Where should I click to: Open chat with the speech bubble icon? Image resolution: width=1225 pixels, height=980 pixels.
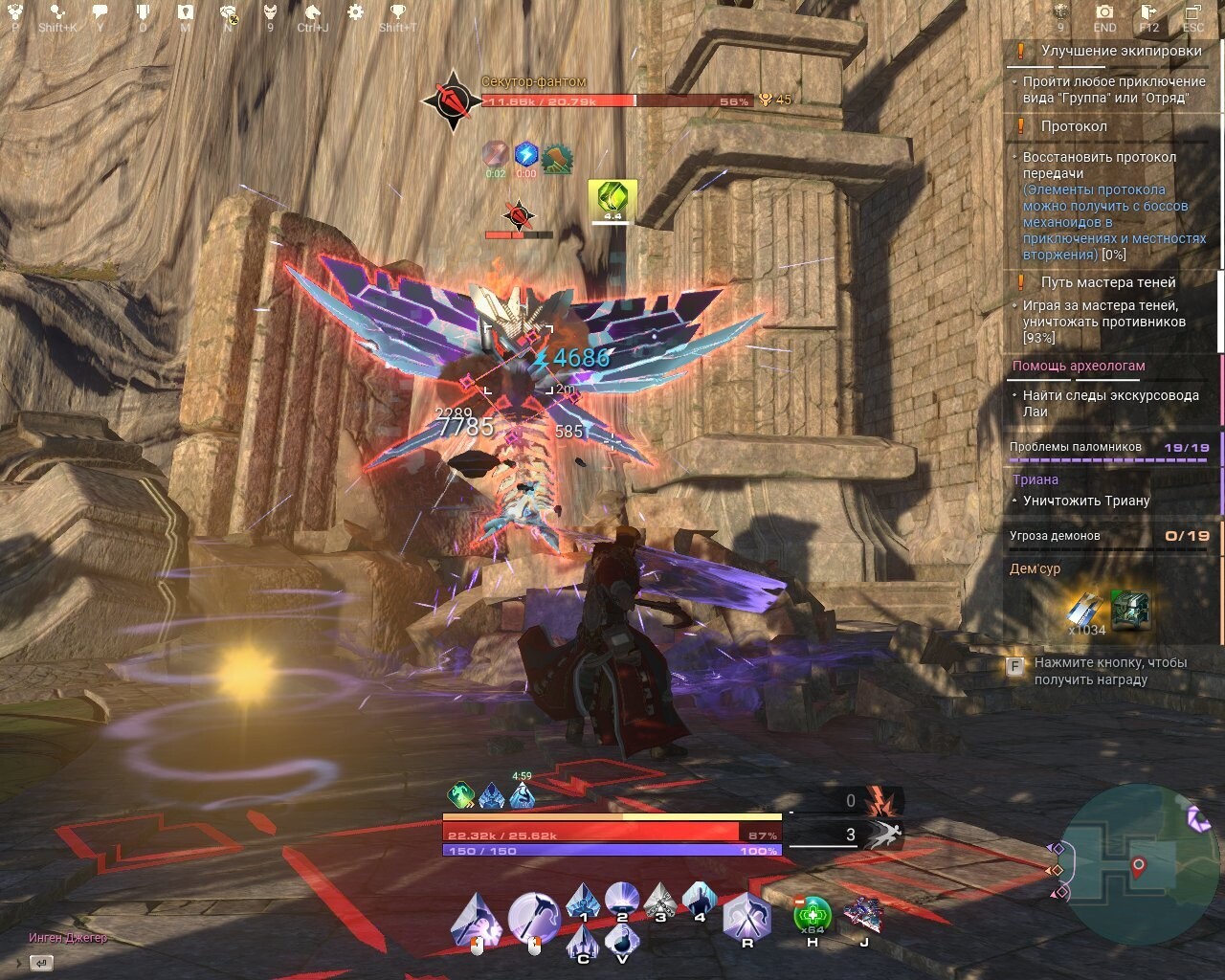coord(100,12)
